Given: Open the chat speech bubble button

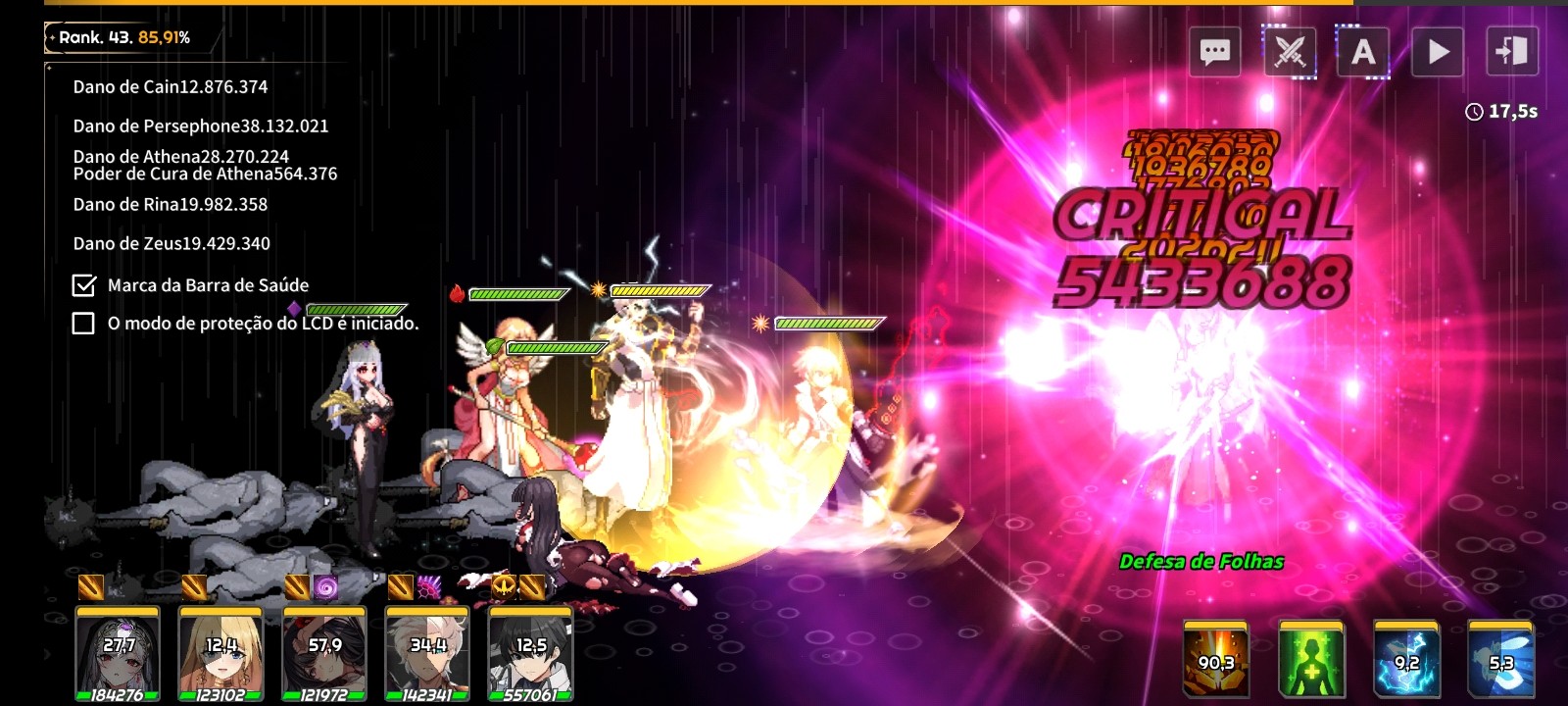Looking at the screenshot, I should [x=1215, y=51].
